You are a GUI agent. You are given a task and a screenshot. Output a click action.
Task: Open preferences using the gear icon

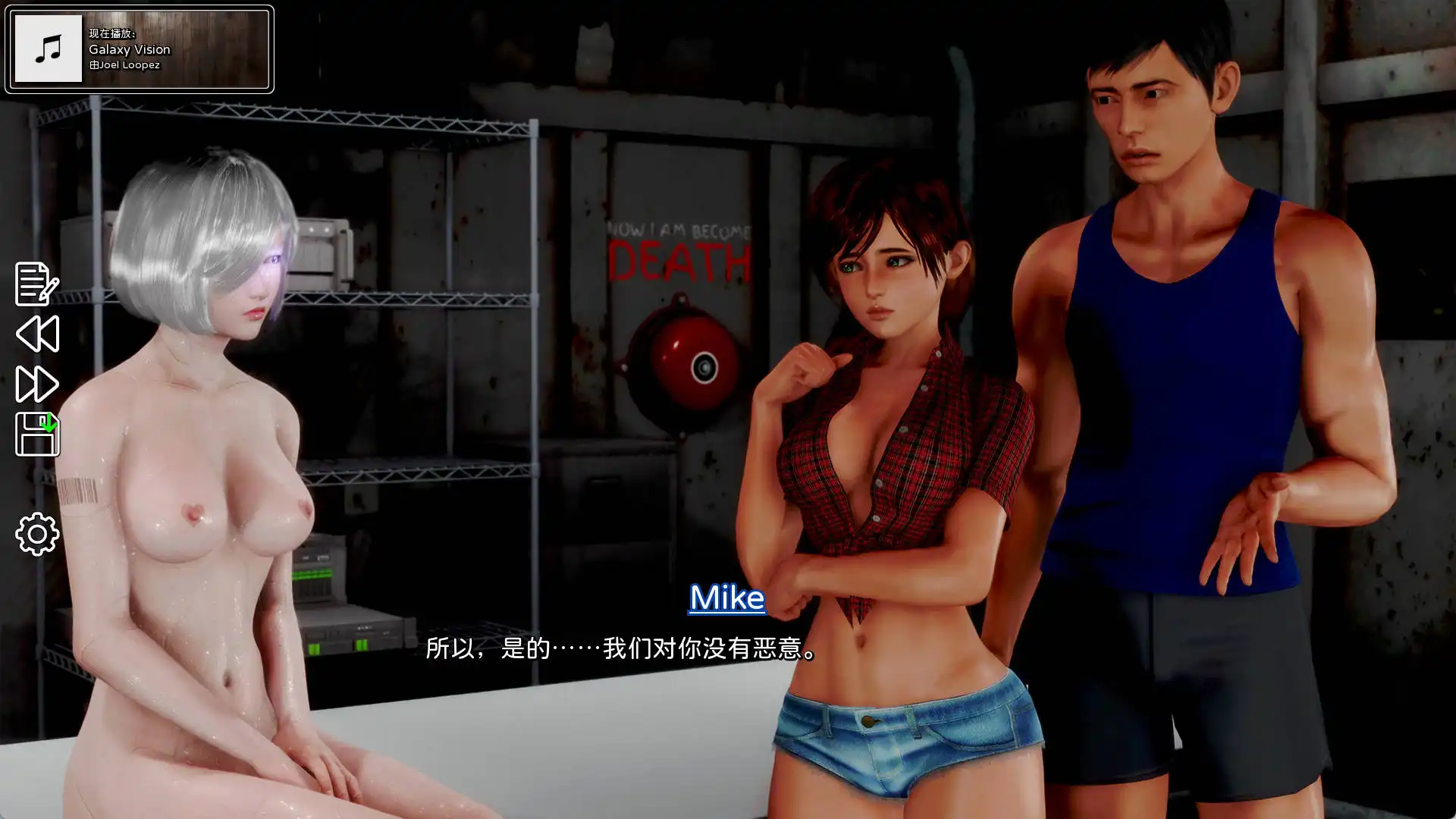(36, 533)
